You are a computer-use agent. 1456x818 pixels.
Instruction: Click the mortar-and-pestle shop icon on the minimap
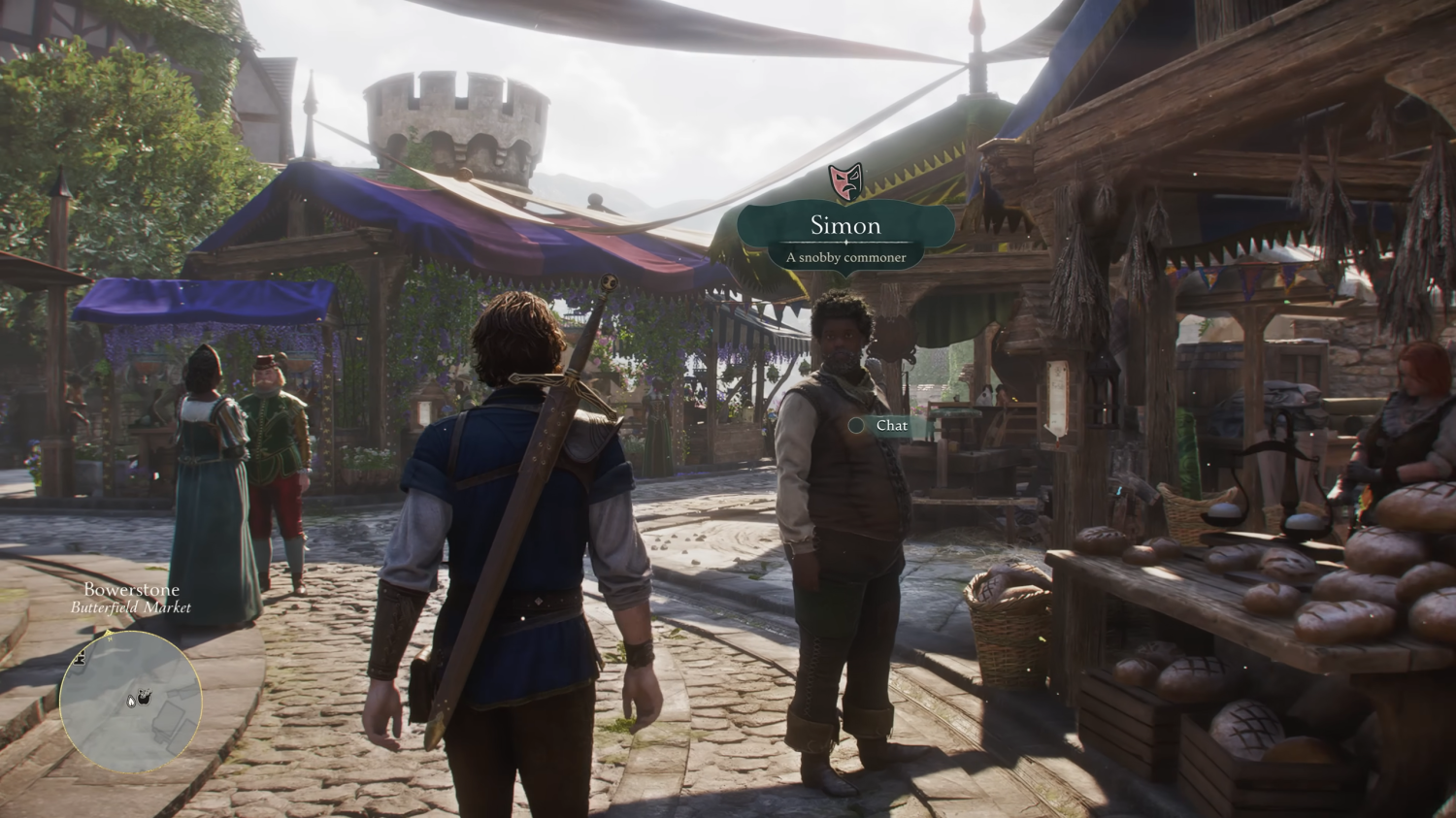pyautogui.click(x=145, y=697)
